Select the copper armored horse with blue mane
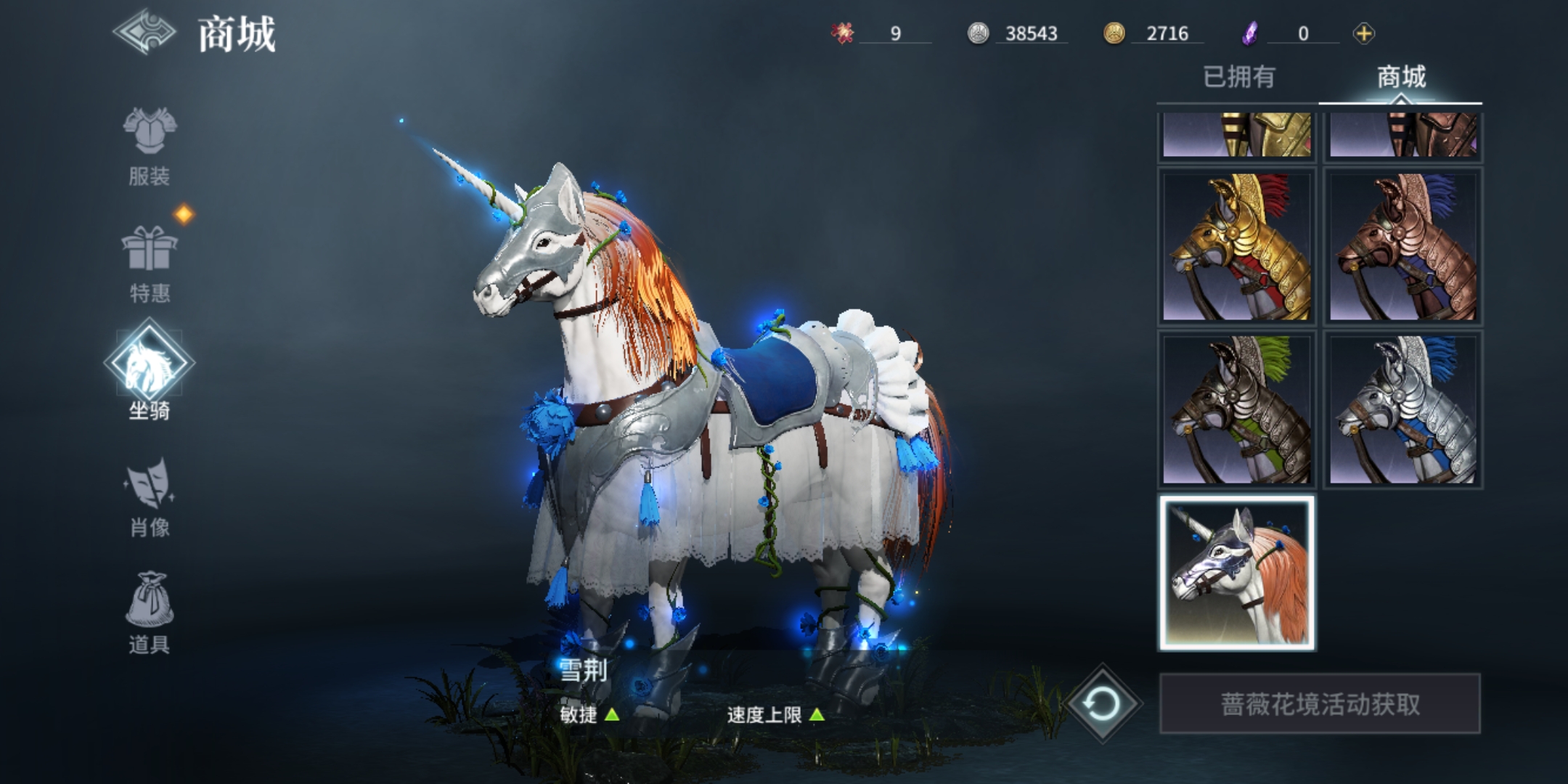 click(x=1402, y=247)
